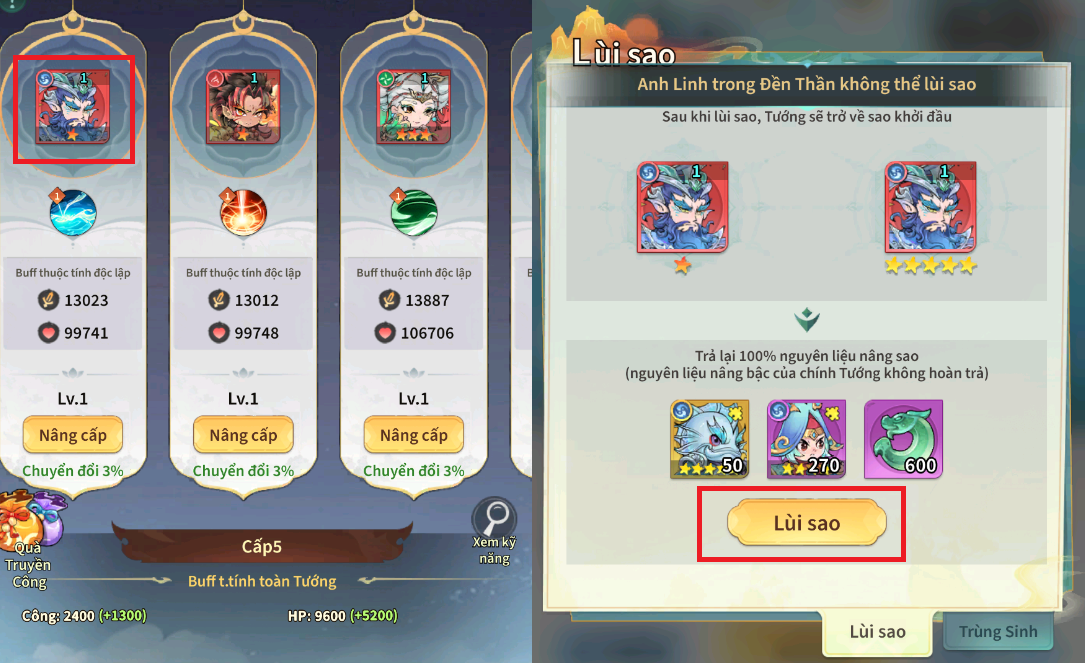Viewport: 1087px width, 663px height.
Task: Pick the white-haired wind hero portrait
Action: (413, 107)
